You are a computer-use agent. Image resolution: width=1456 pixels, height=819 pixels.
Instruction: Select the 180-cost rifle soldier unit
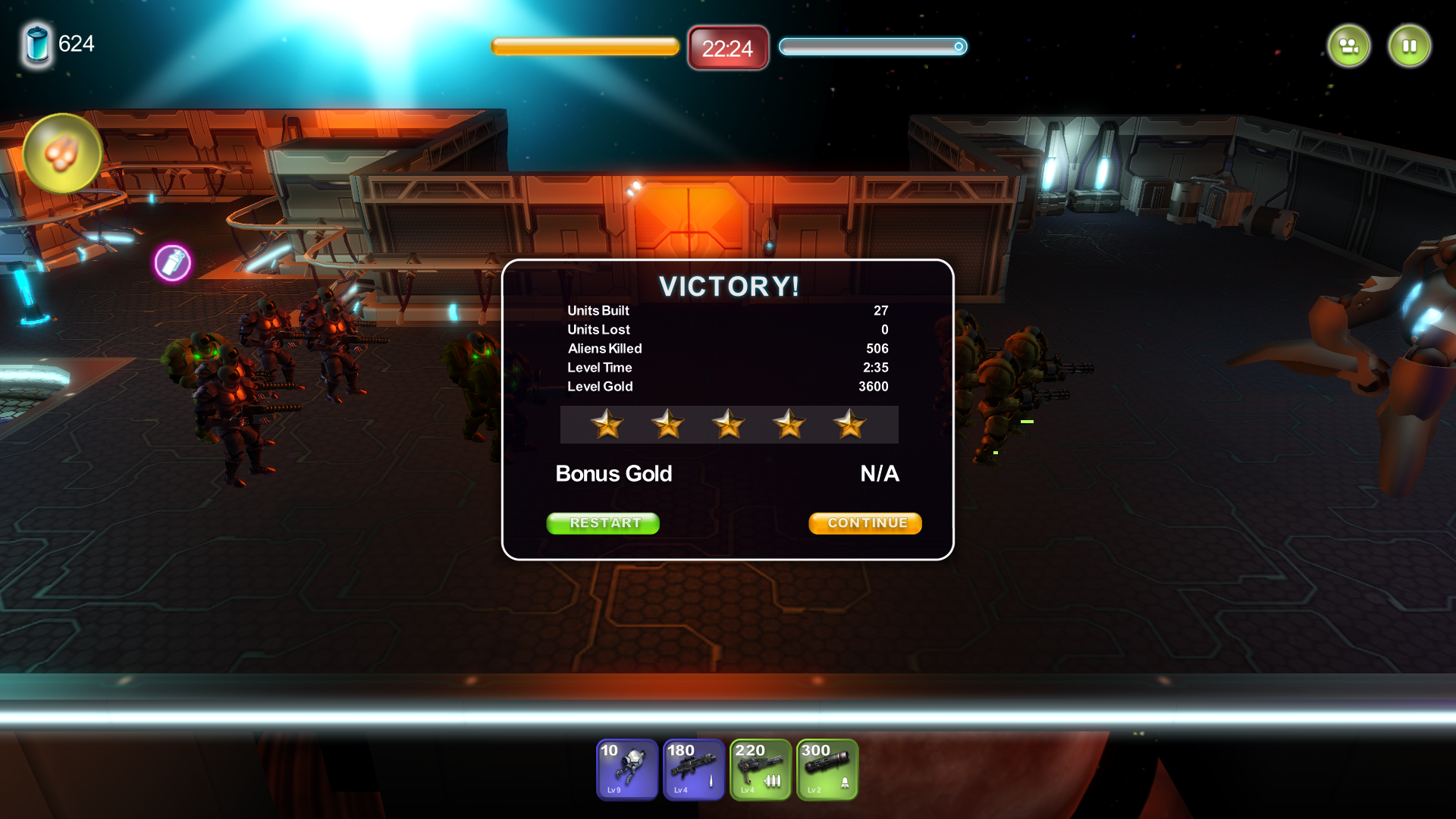[x=693, y=770]
